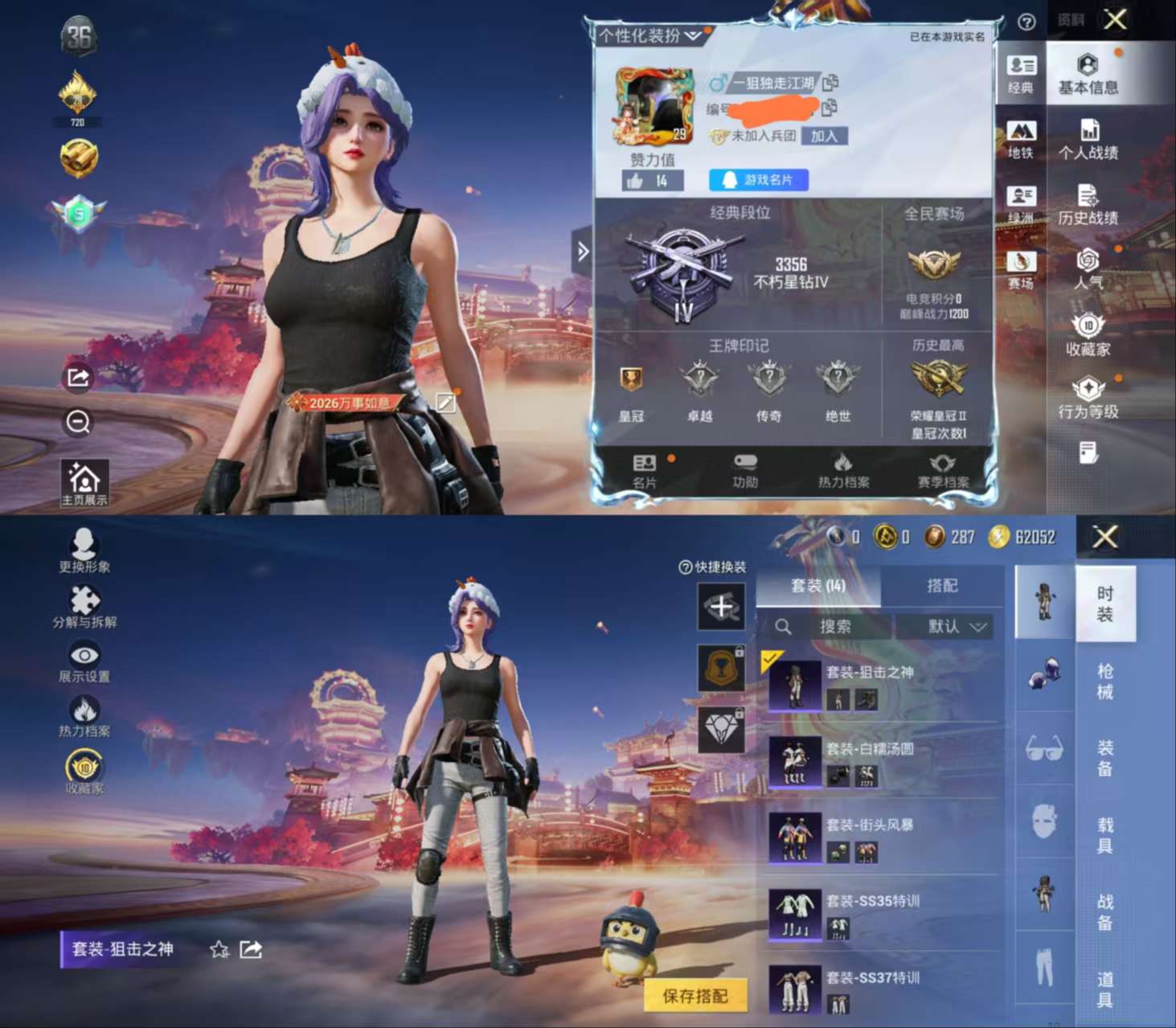Choose the 套装-街头风暴 outfit
Viewport: 1176px width, 1028px height.
880,838
